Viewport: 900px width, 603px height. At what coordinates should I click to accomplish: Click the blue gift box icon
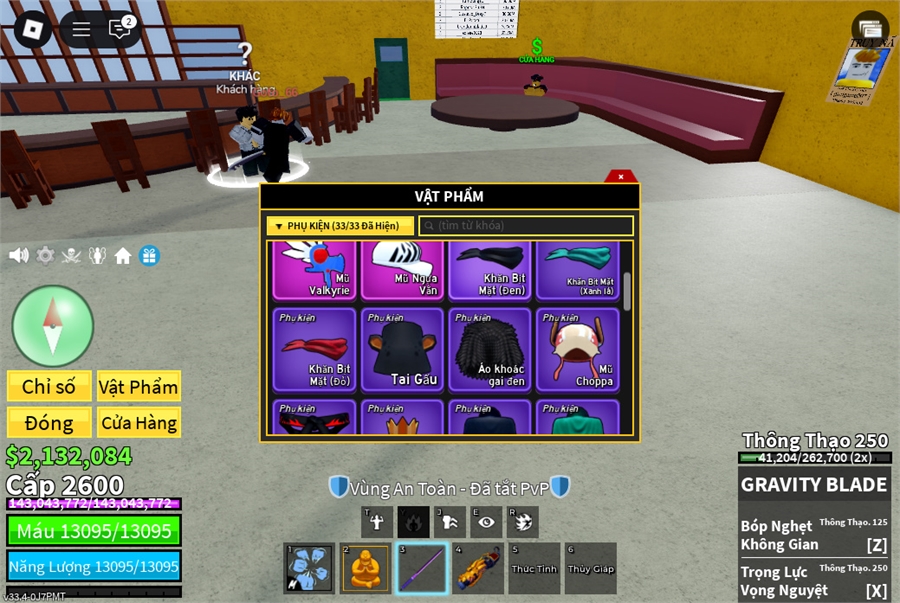point(149,256)
